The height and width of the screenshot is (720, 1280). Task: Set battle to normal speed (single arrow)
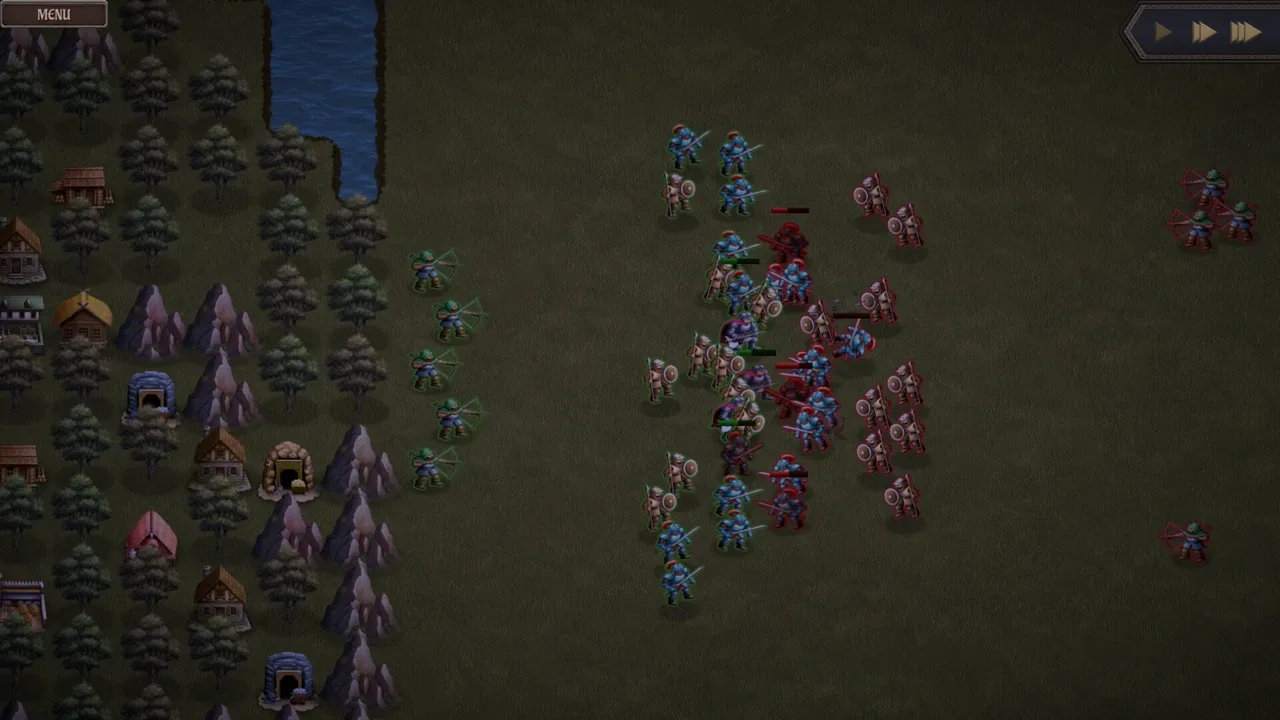click(x=1163, y=33)
